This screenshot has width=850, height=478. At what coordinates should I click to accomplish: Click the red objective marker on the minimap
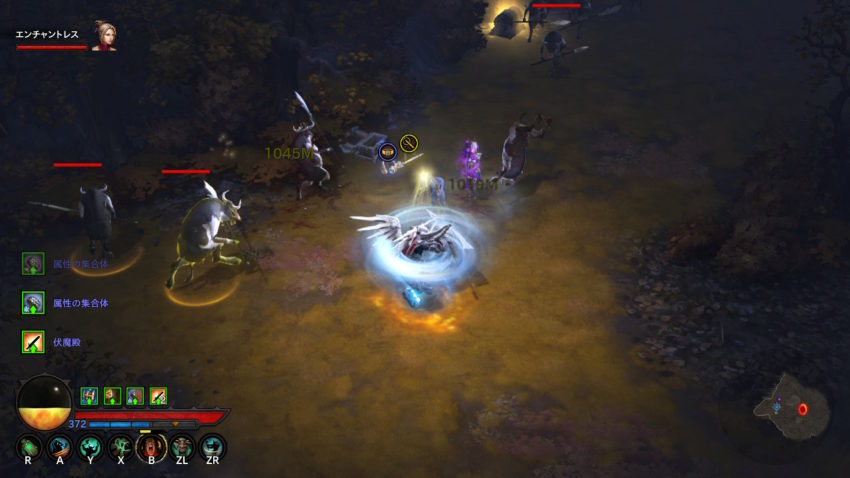click(x=801, y=409)
